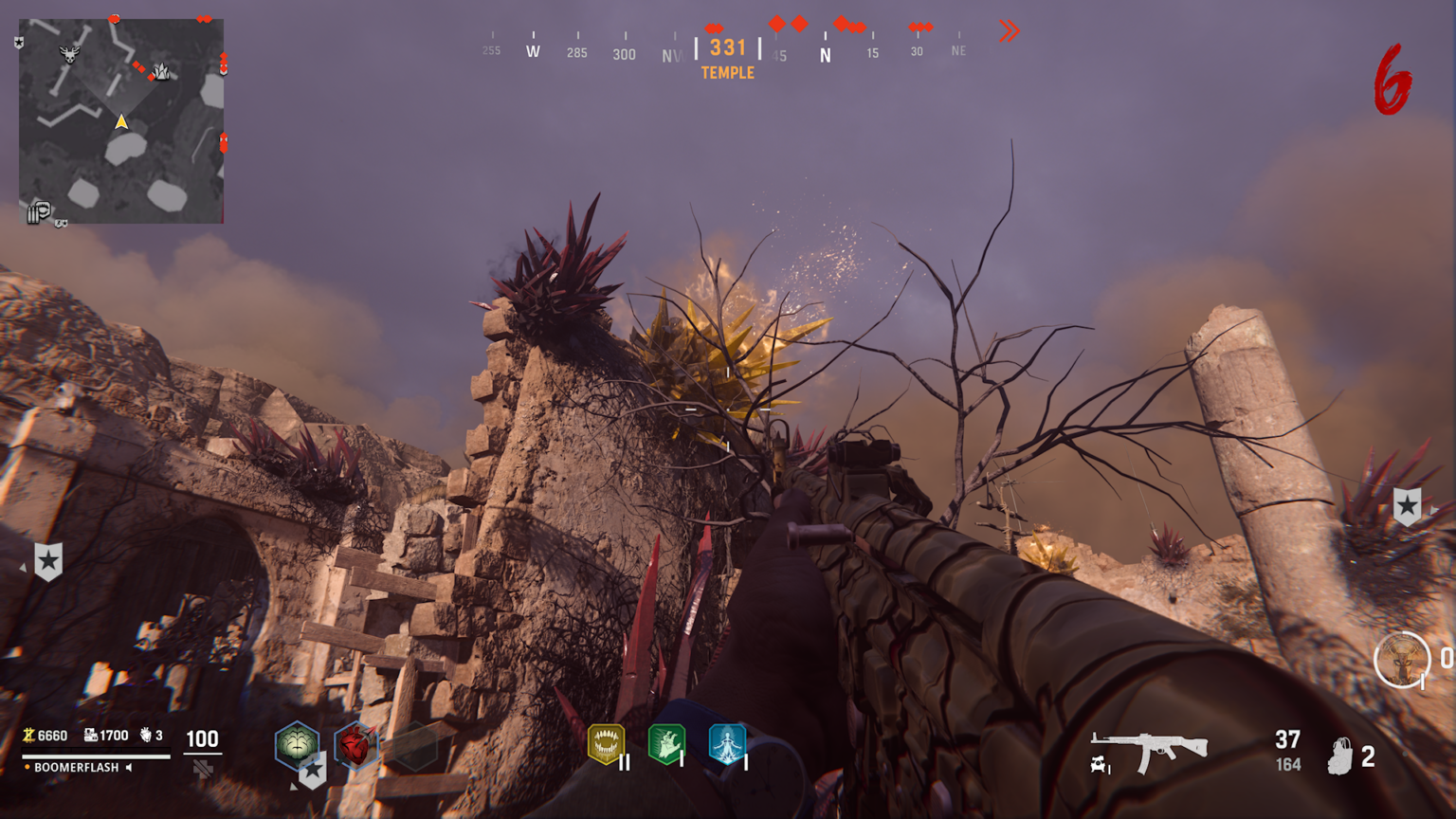
Task: Click the brain perk icon
Action: coord(297,744)
